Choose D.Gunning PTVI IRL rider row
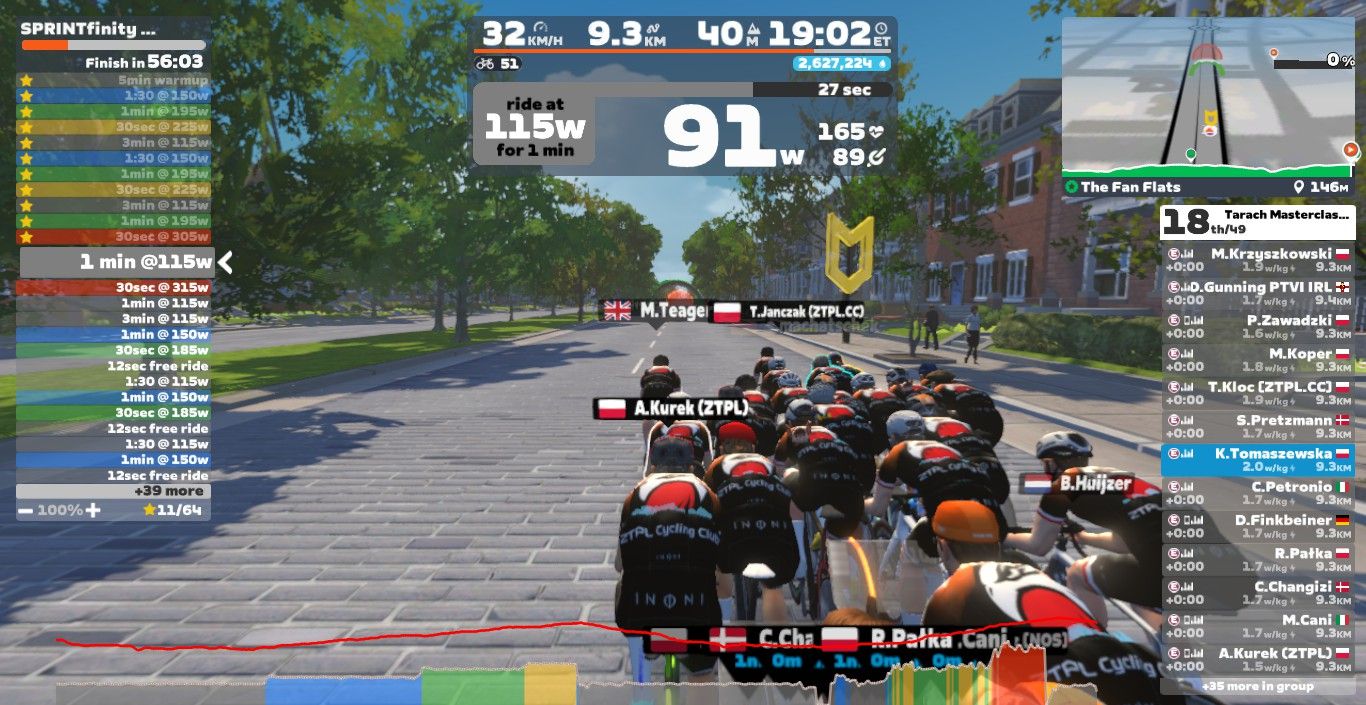 pos(1258,293)
